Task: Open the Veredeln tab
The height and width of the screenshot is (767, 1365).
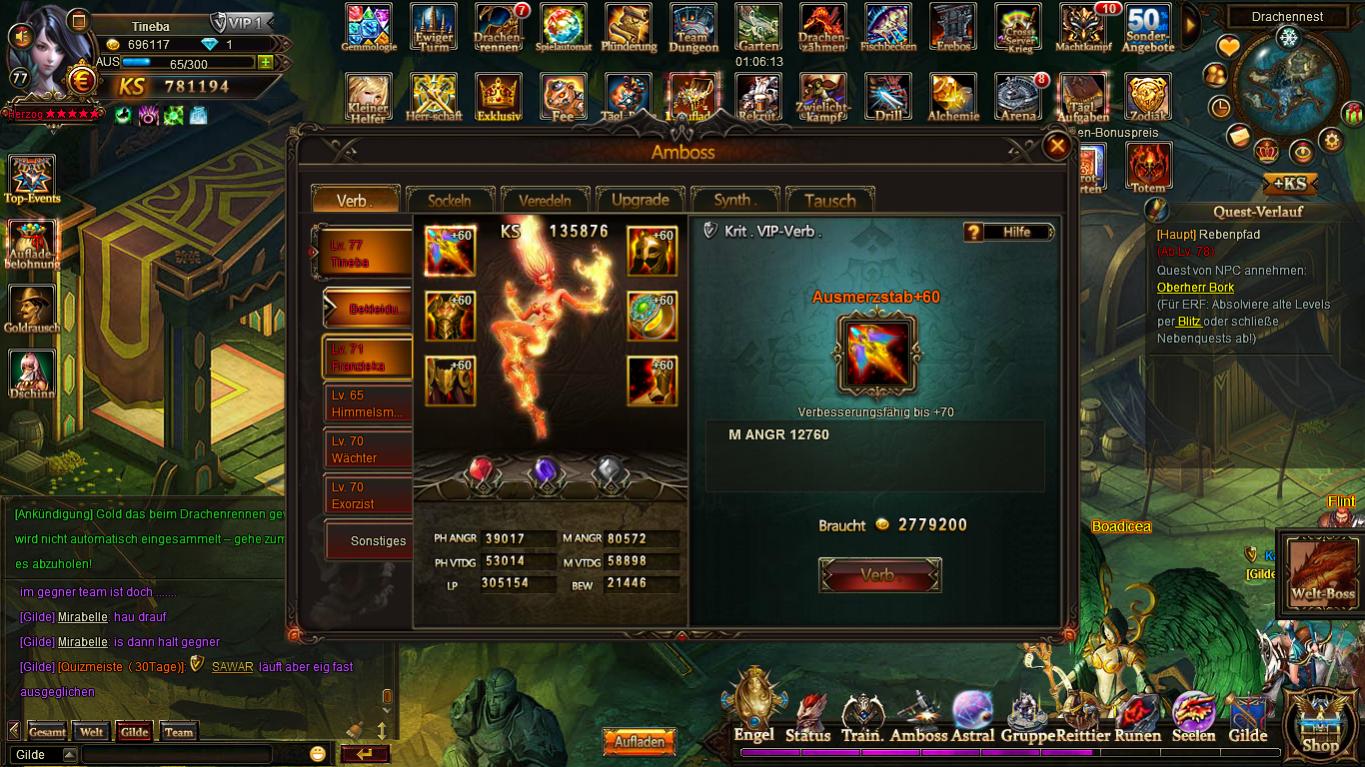Action: pos(544,200)
